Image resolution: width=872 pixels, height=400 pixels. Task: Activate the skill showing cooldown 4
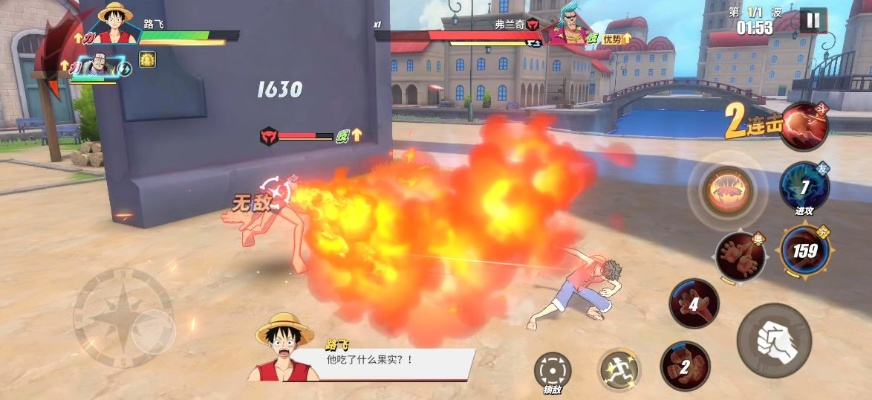(693, 302)
